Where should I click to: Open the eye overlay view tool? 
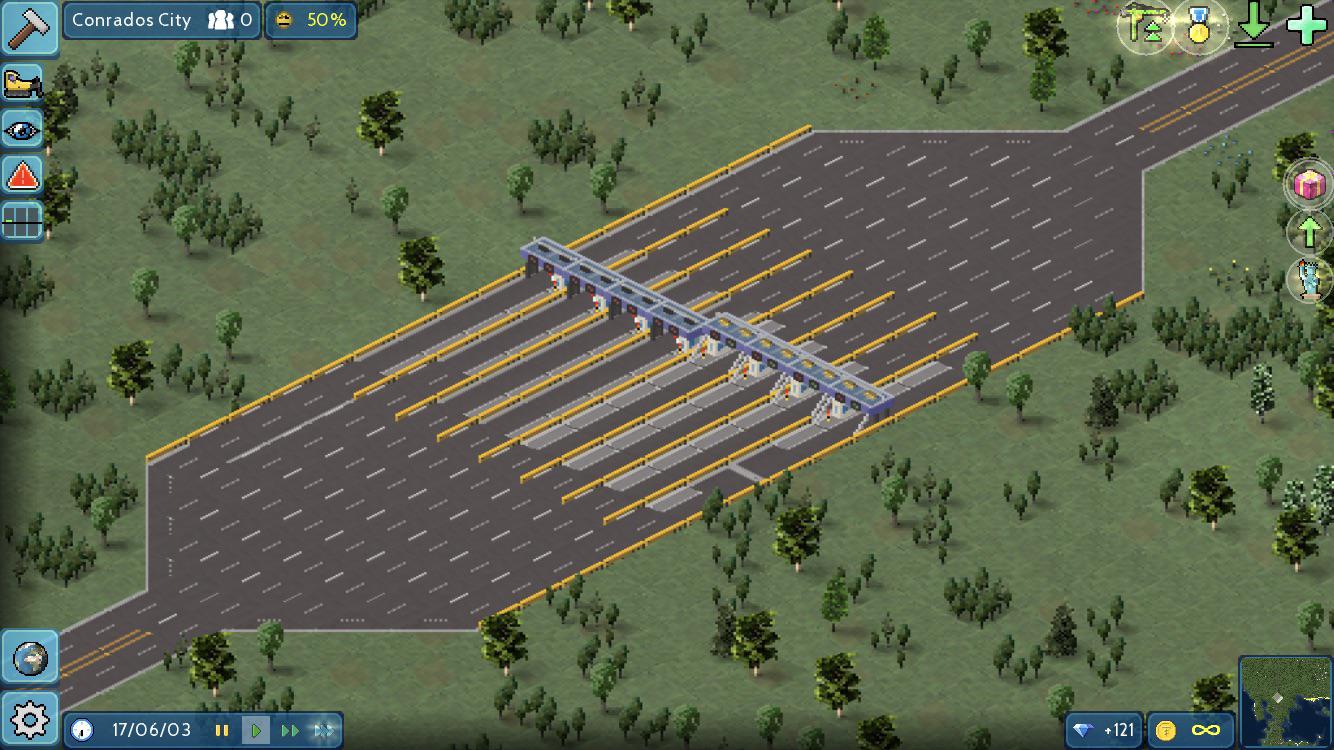click(22, 129)
